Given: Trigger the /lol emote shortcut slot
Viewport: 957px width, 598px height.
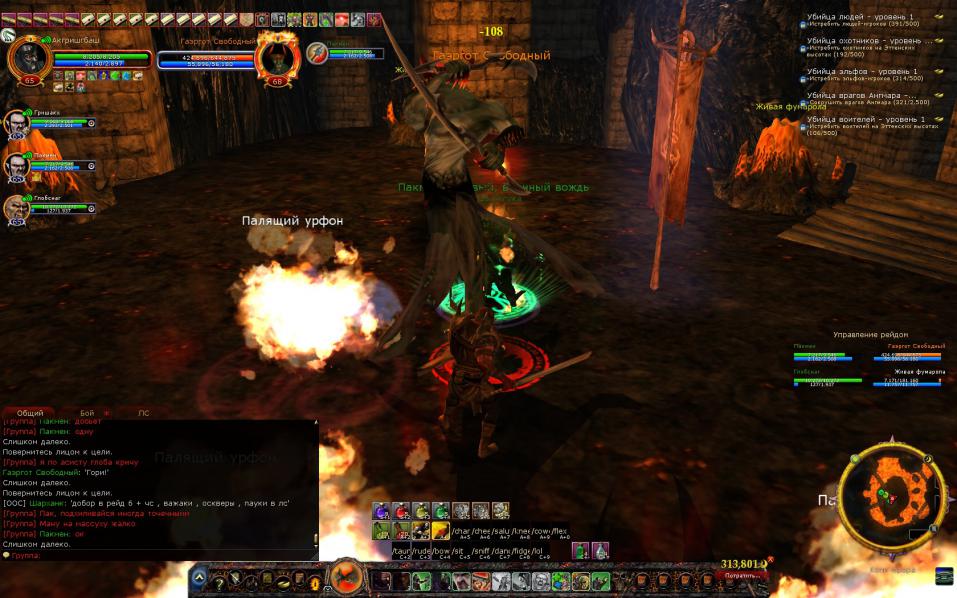Looking at the screenshot, I should pyautogui.click(x=537, y=550).
